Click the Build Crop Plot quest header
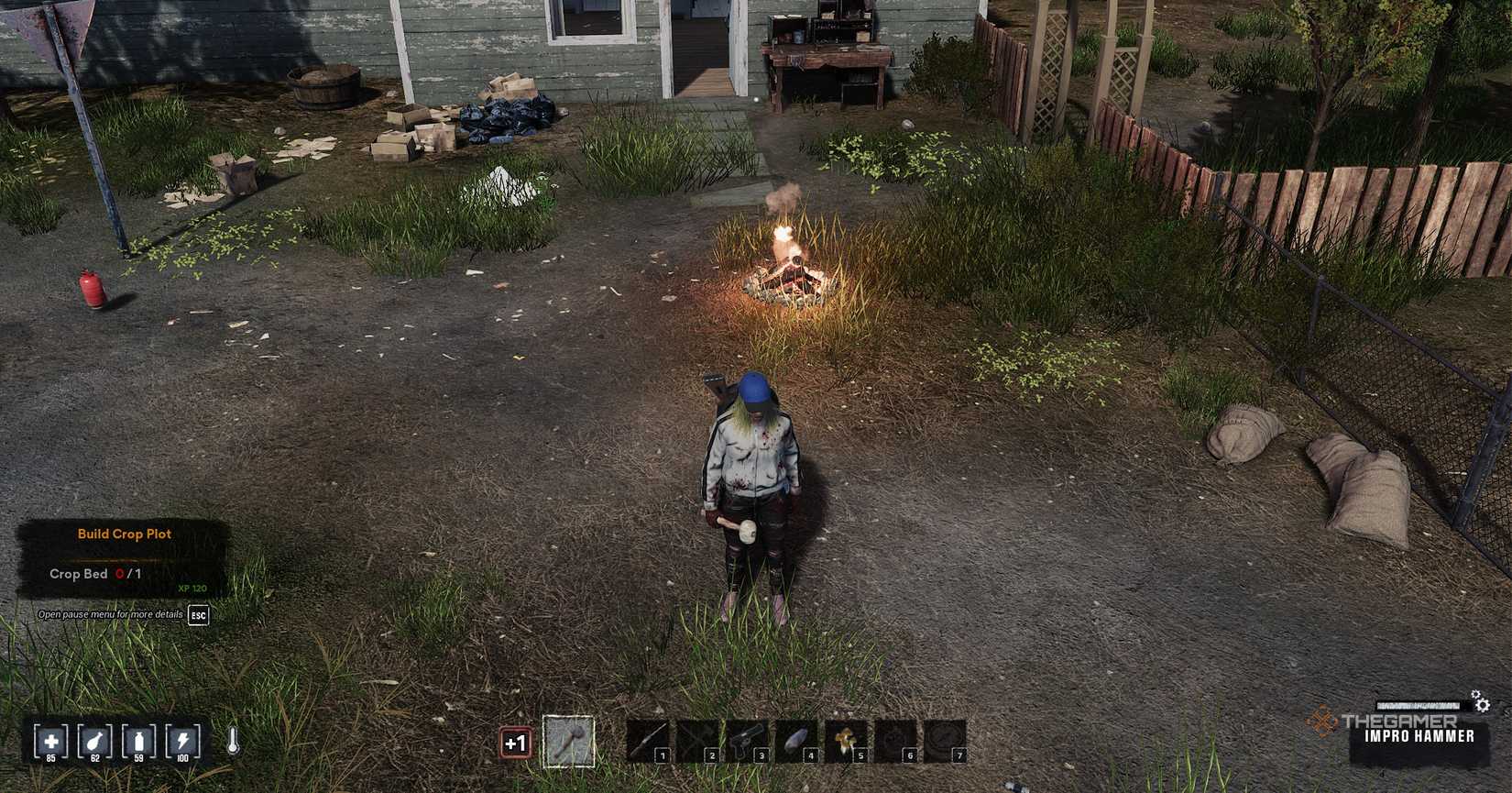The width and height of the screenshot is (1512, 793). [x=124, y=534]
